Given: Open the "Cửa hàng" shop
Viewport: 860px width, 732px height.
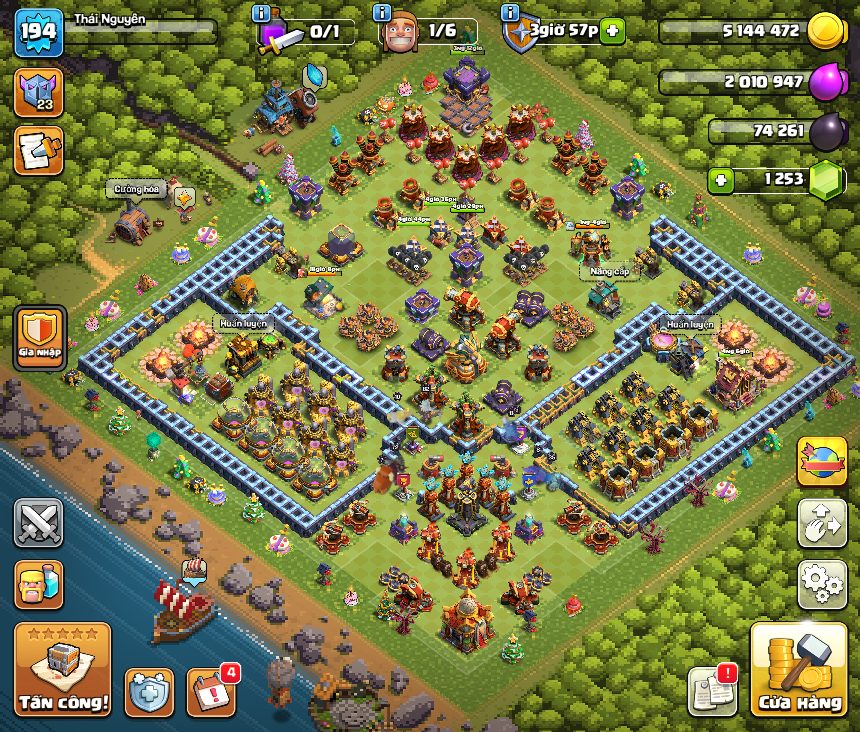Looking at the screenshot, I should [798, 671].
